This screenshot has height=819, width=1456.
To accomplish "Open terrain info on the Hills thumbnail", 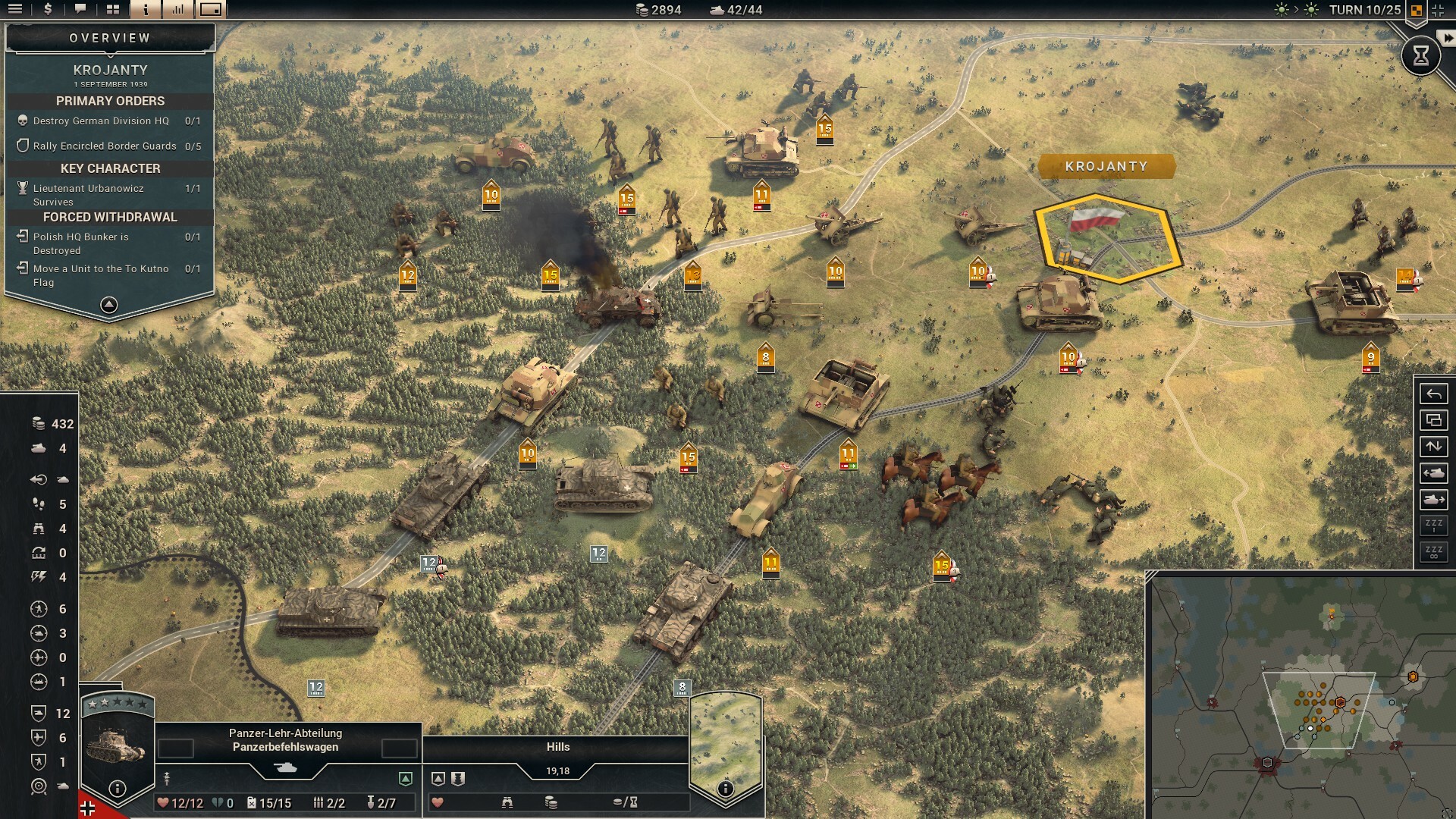I will pyautogui.click(x=725, y=788).
